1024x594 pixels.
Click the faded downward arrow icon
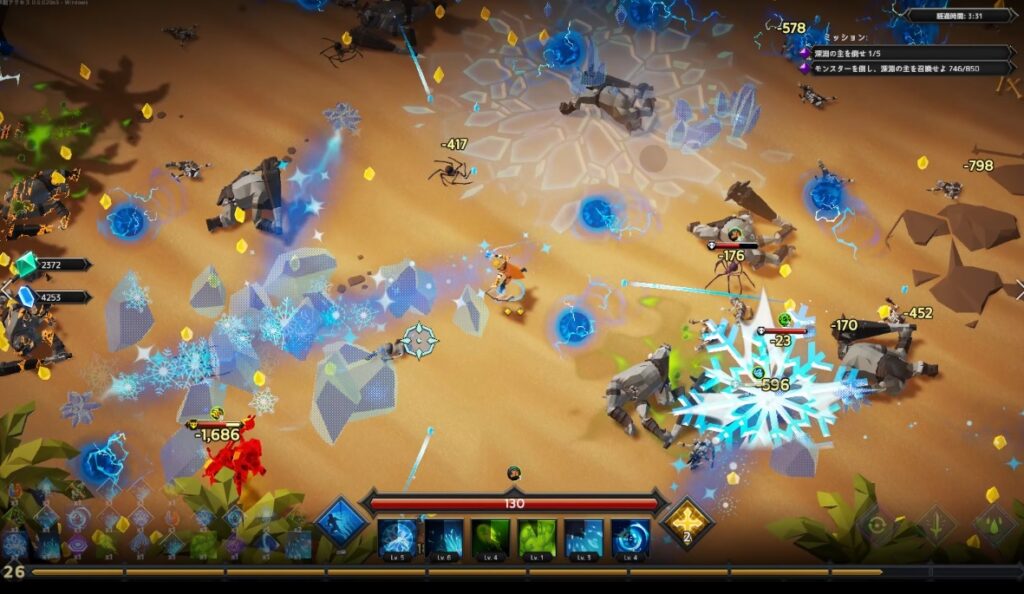pos(936,524)
